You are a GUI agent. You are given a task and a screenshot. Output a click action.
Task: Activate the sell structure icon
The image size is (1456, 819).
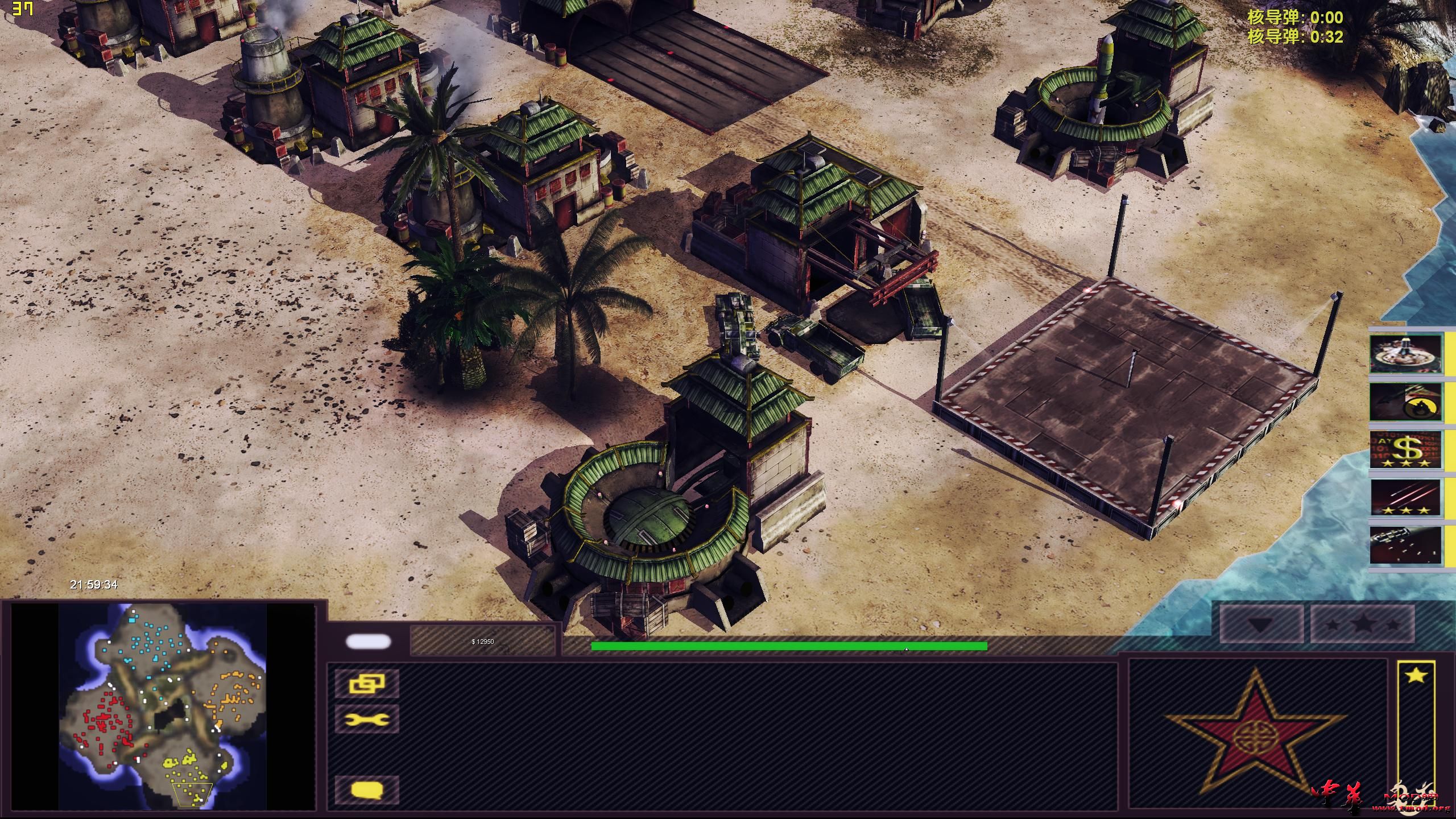tap(368, 684)
